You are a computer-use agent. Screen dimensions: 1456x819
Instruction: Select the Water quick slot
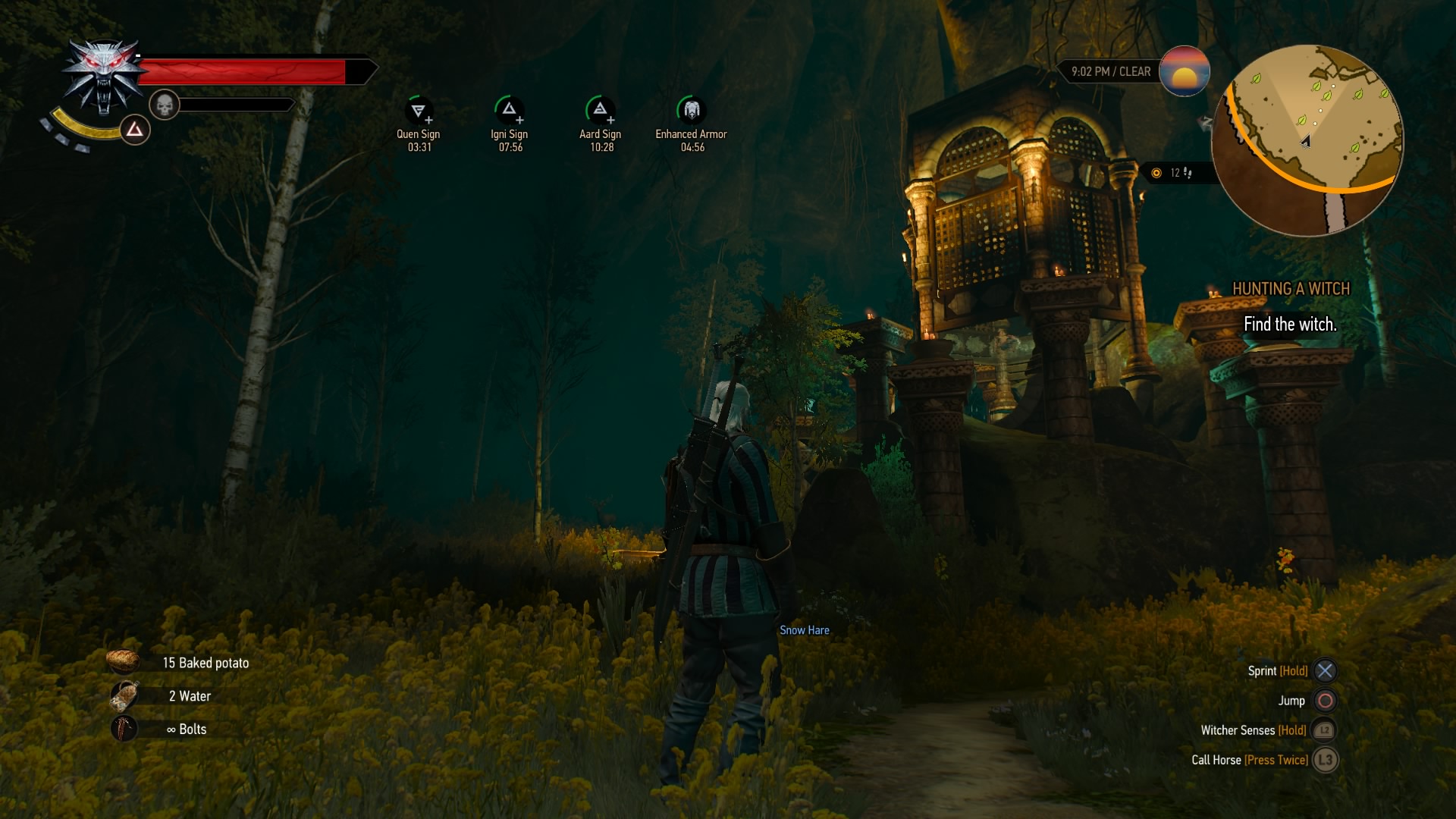pyautogui.click(x=124, y=695)
